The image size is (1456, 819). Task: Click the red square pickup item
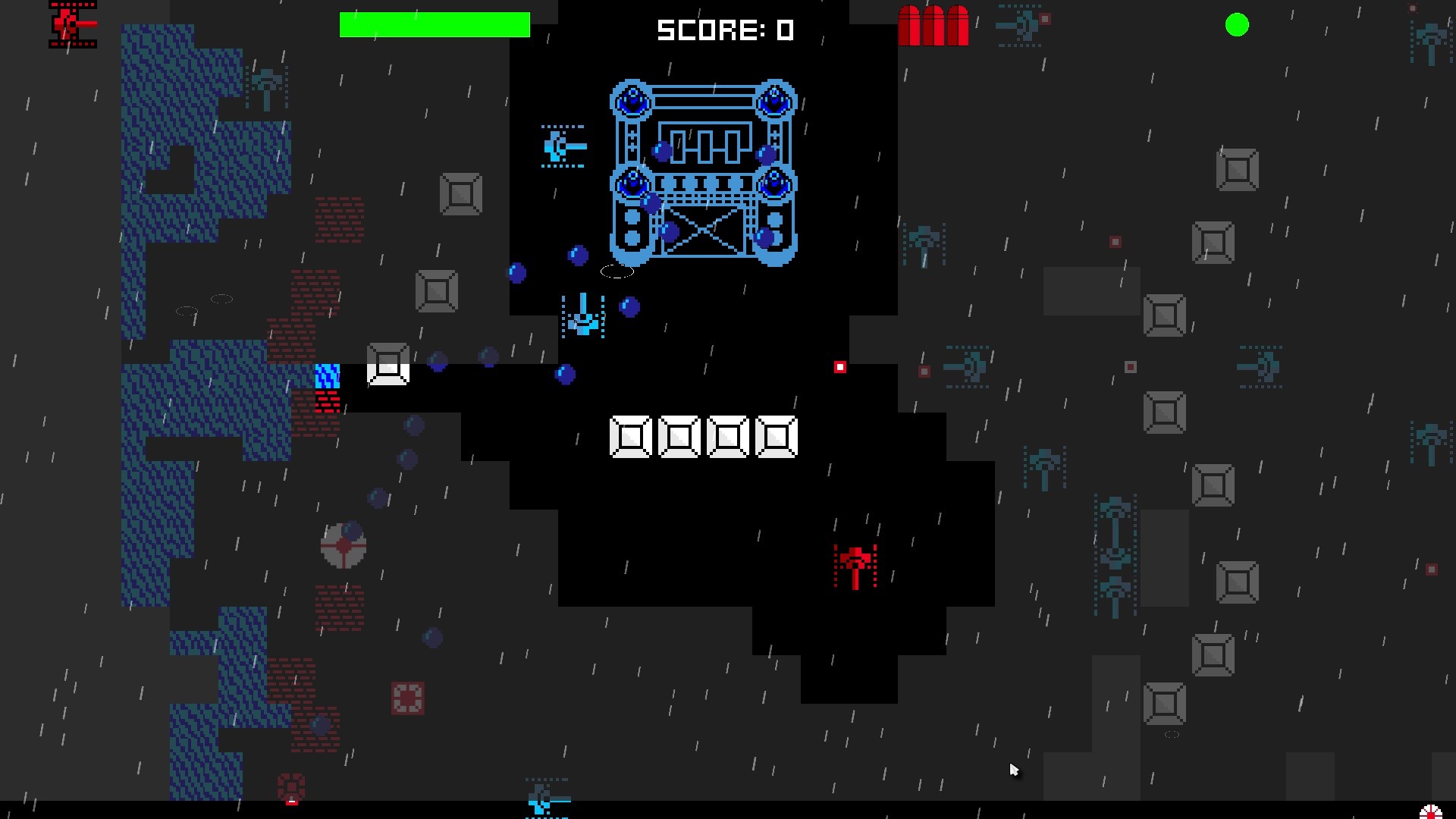(x=839, y=366)
